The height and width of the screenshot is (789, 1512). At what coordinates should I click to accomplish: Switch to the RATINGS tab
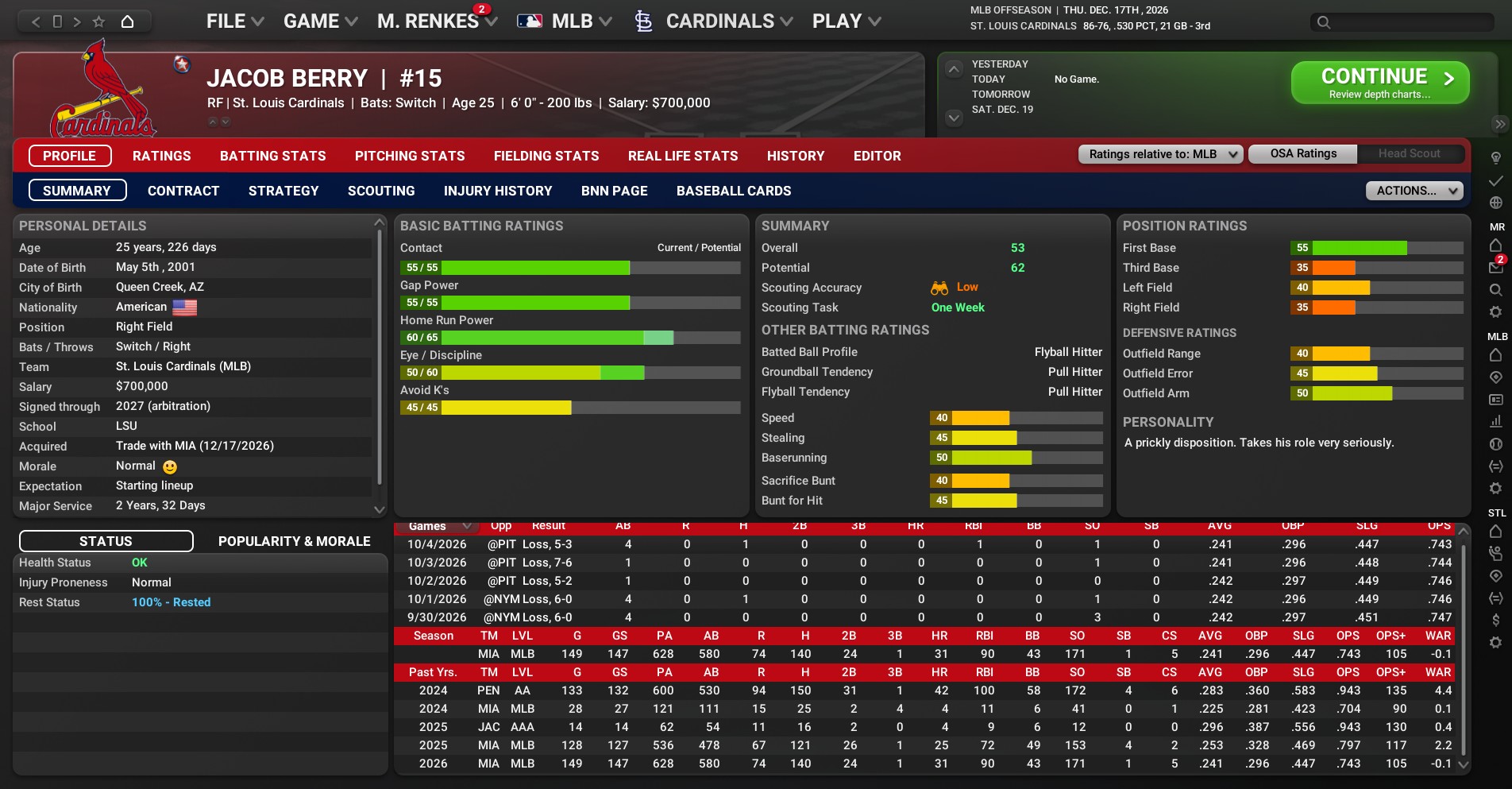(162, 156)
